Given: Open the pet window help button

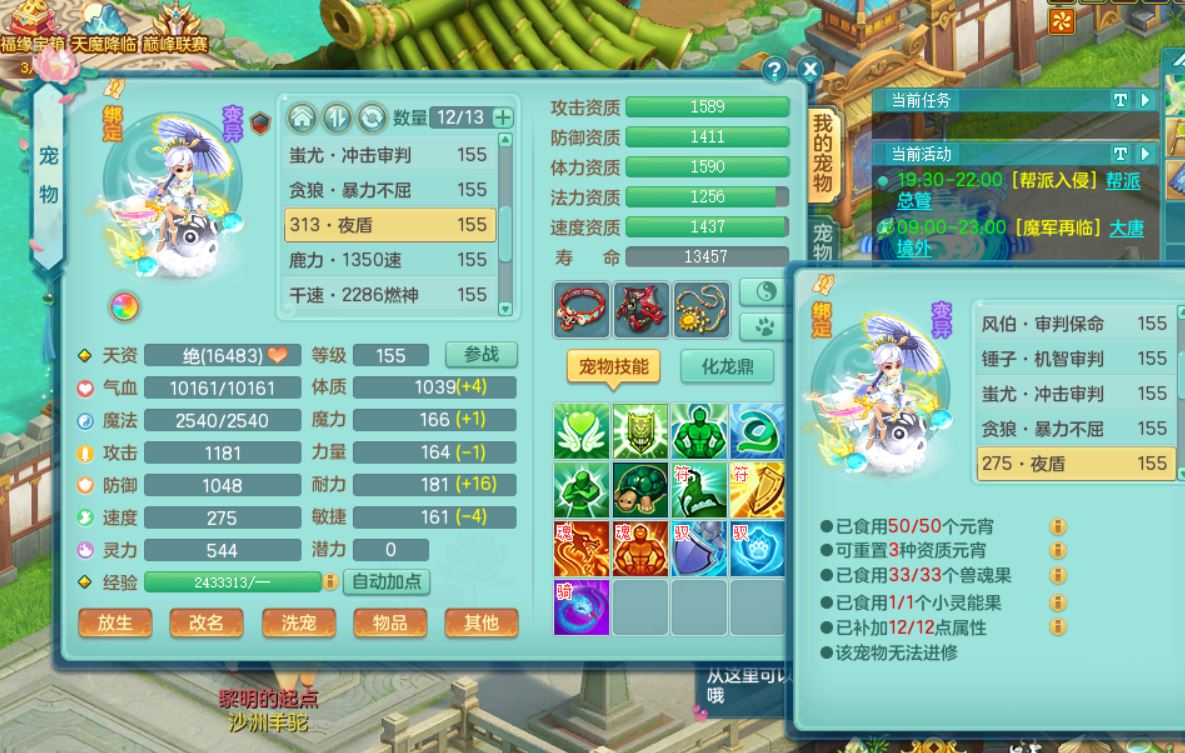Looking at the screenshot, I should [x=774, y=69].
